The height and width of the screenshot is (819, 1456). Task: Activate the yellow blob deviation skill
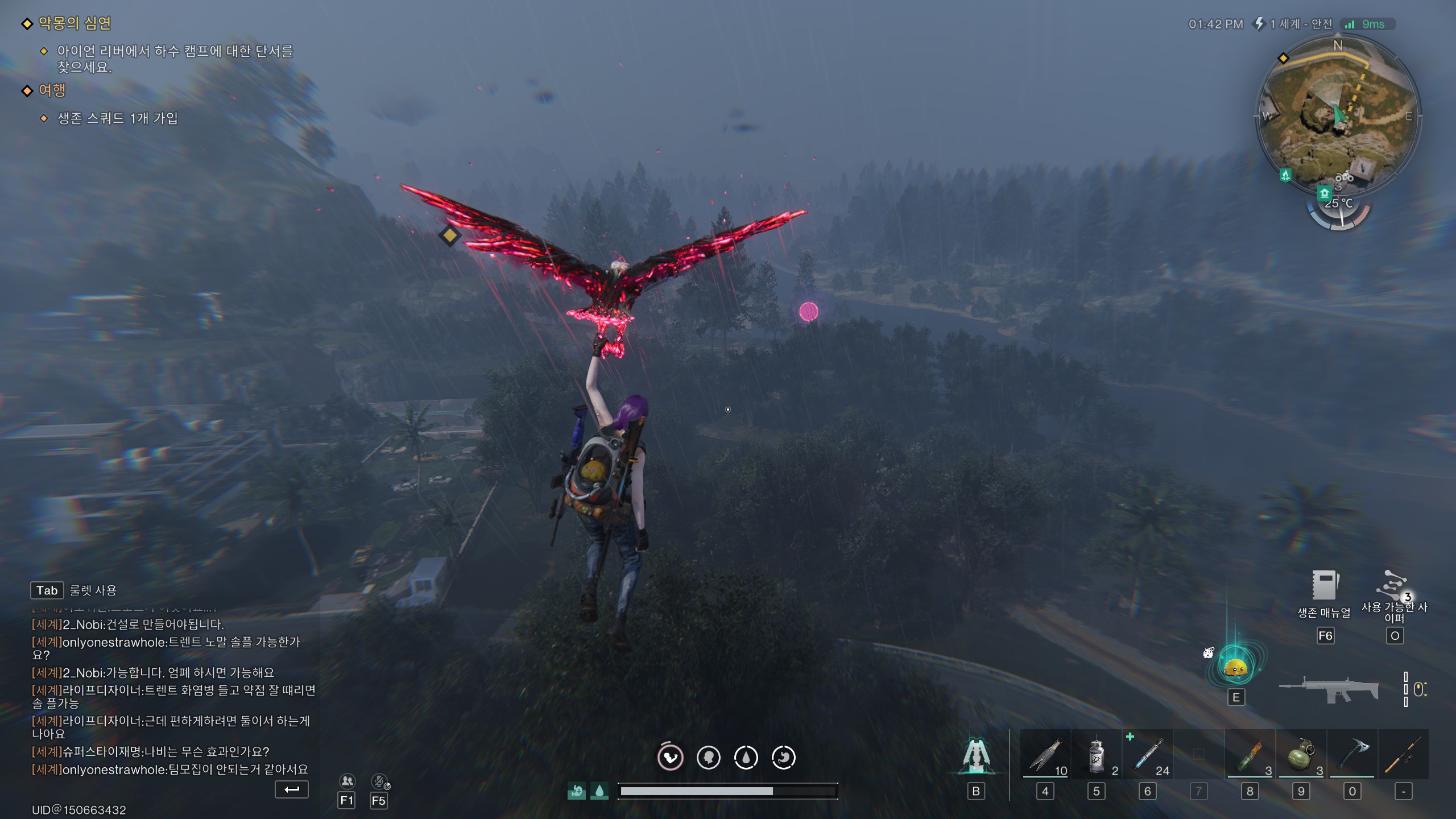[1235, 667]
